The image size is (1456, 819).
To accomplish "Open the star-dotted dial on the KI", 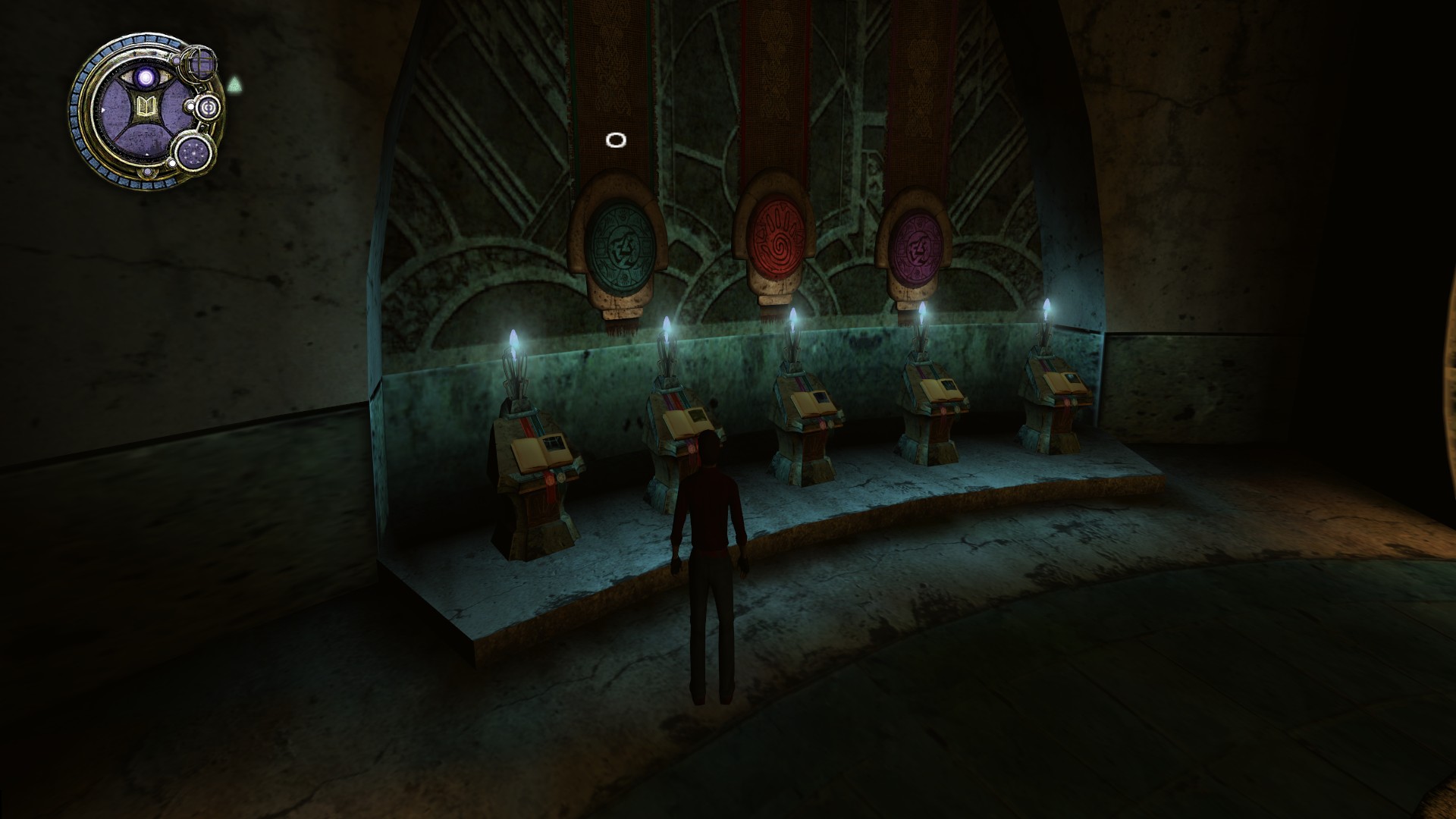I will [194, 155].
